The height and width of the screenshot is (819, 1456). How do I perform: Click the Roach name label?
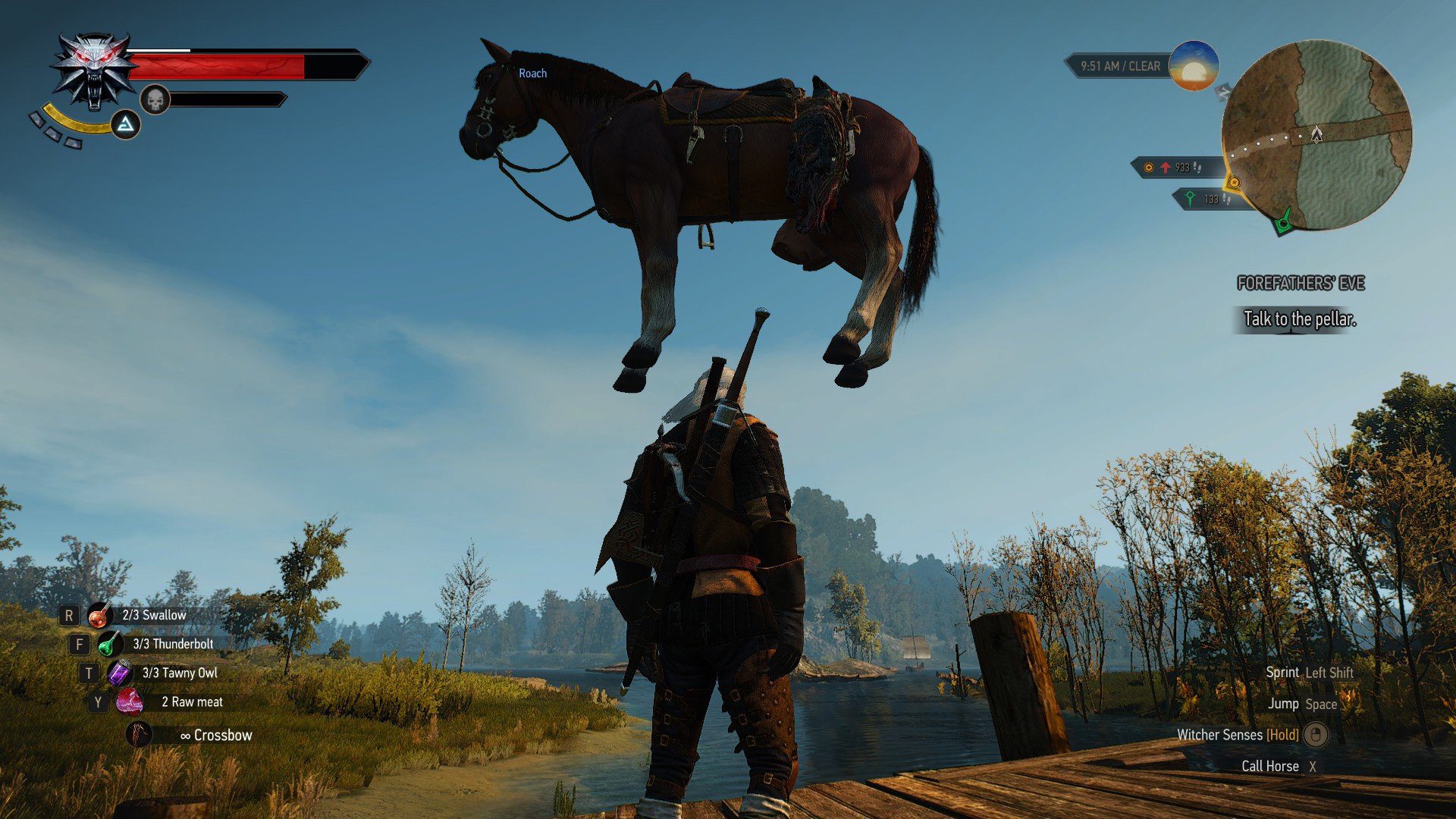tap(532, 73)
